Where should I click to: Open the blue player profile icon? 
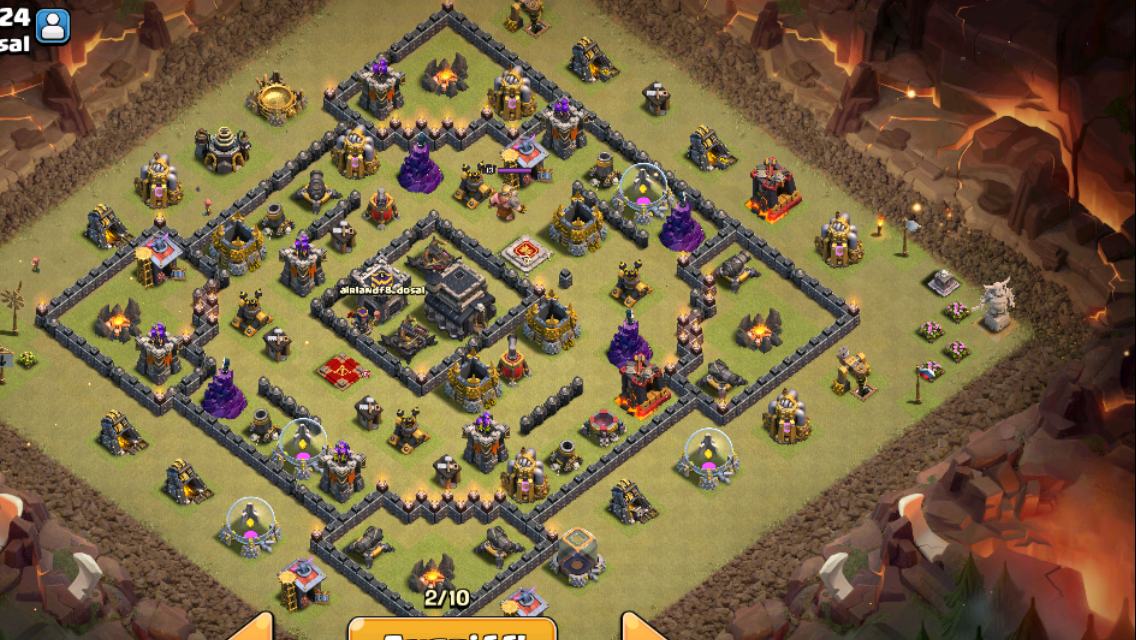coord(53,26)
